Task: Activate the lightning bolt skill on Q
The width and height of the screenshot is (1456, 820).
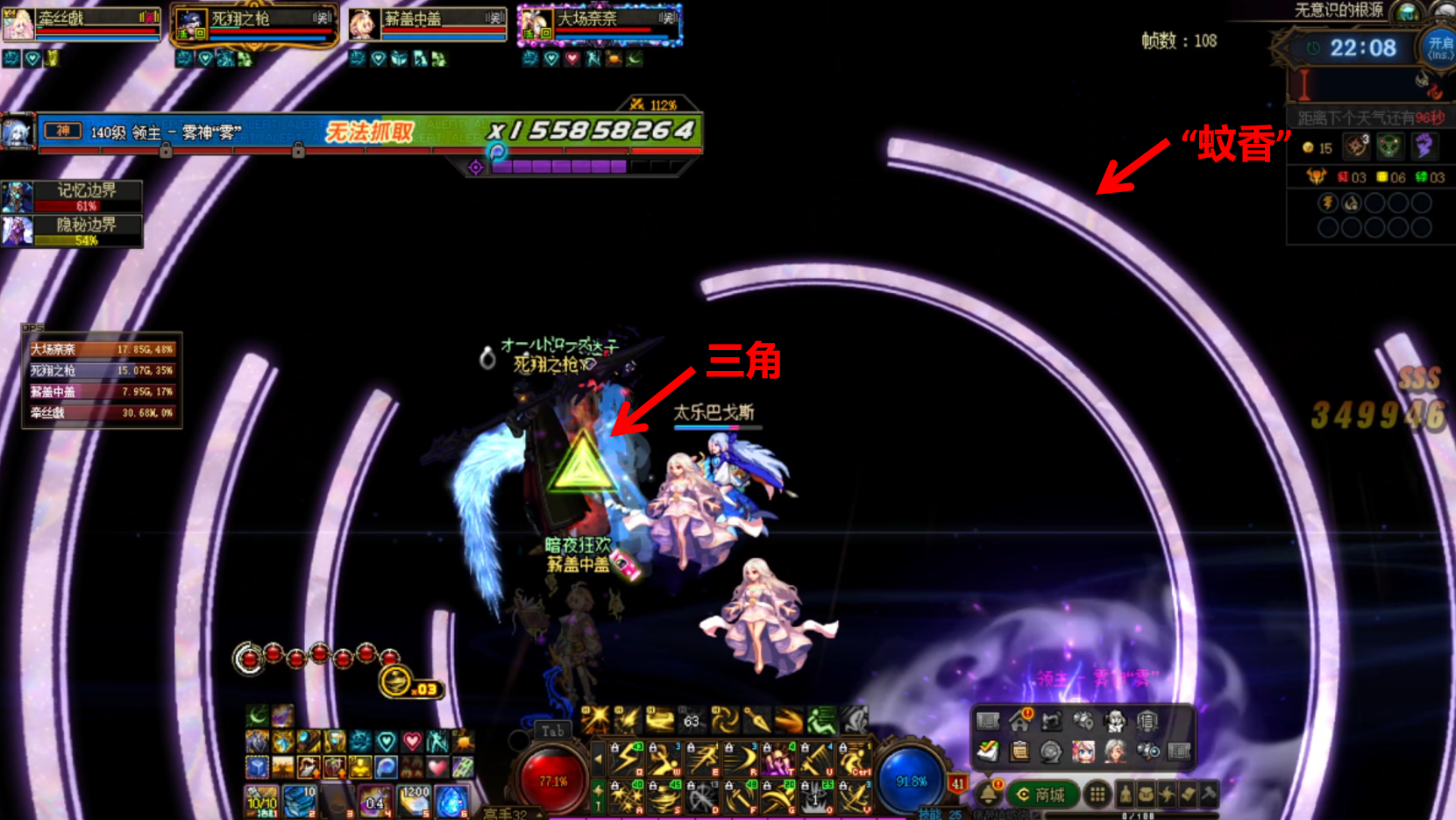Action: point(628,759)
